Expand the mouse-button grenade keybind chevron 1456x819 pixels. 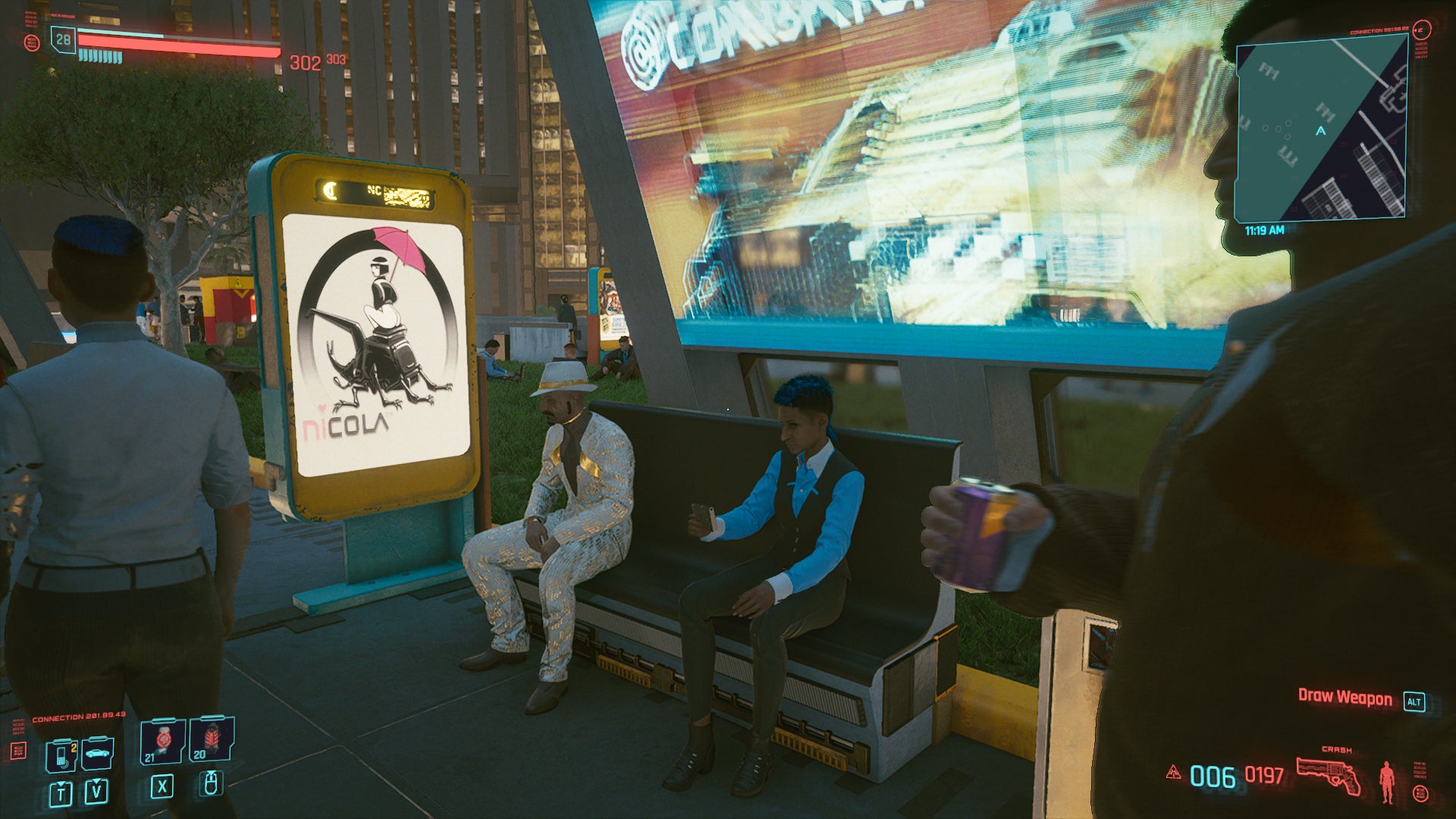click(211, 773)
